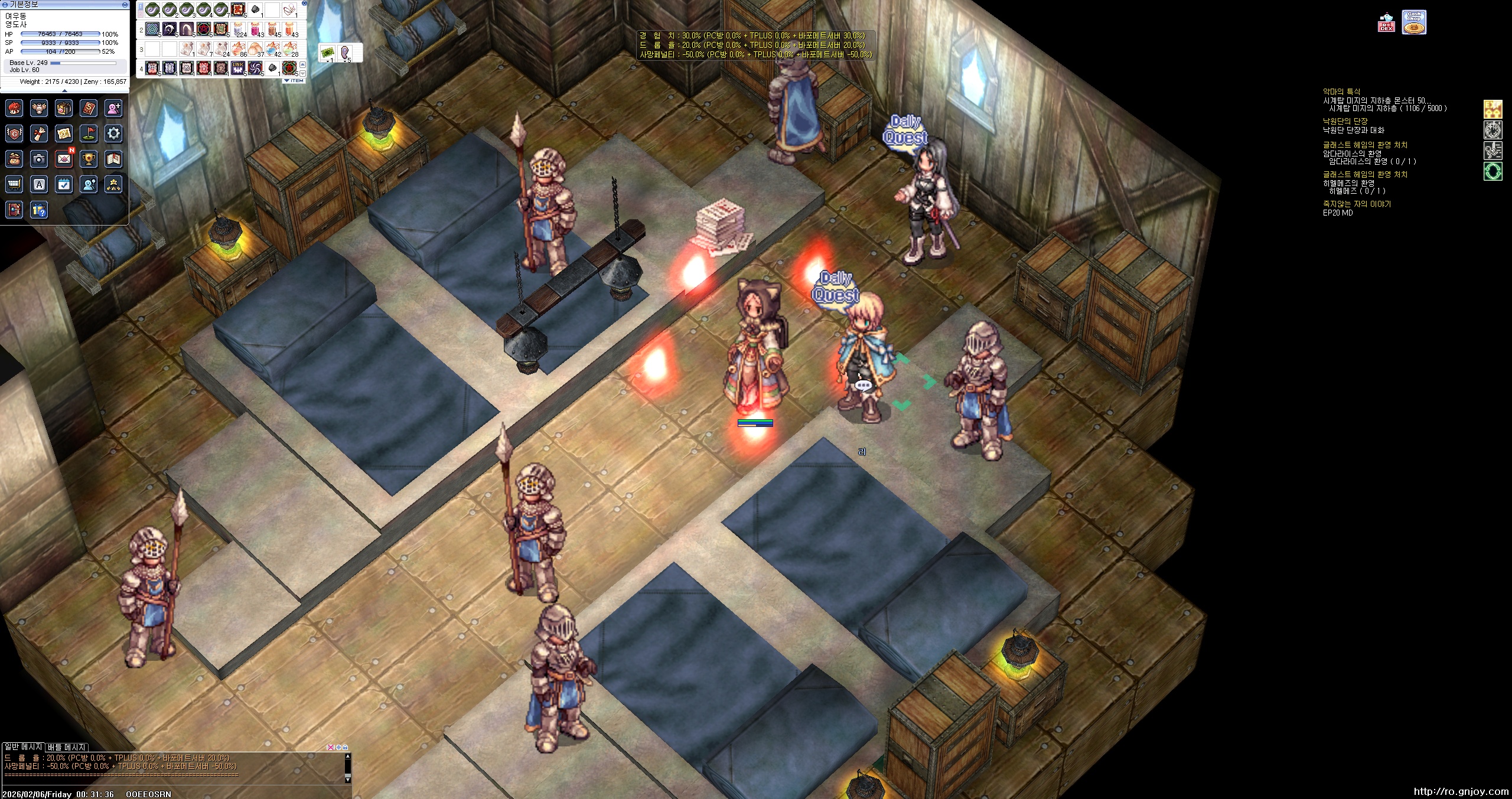Viewport: 1512px width, 799px height.
Task: Switch to the 배틀 메시지 chat tab
Action: click(x=67, y=747)
